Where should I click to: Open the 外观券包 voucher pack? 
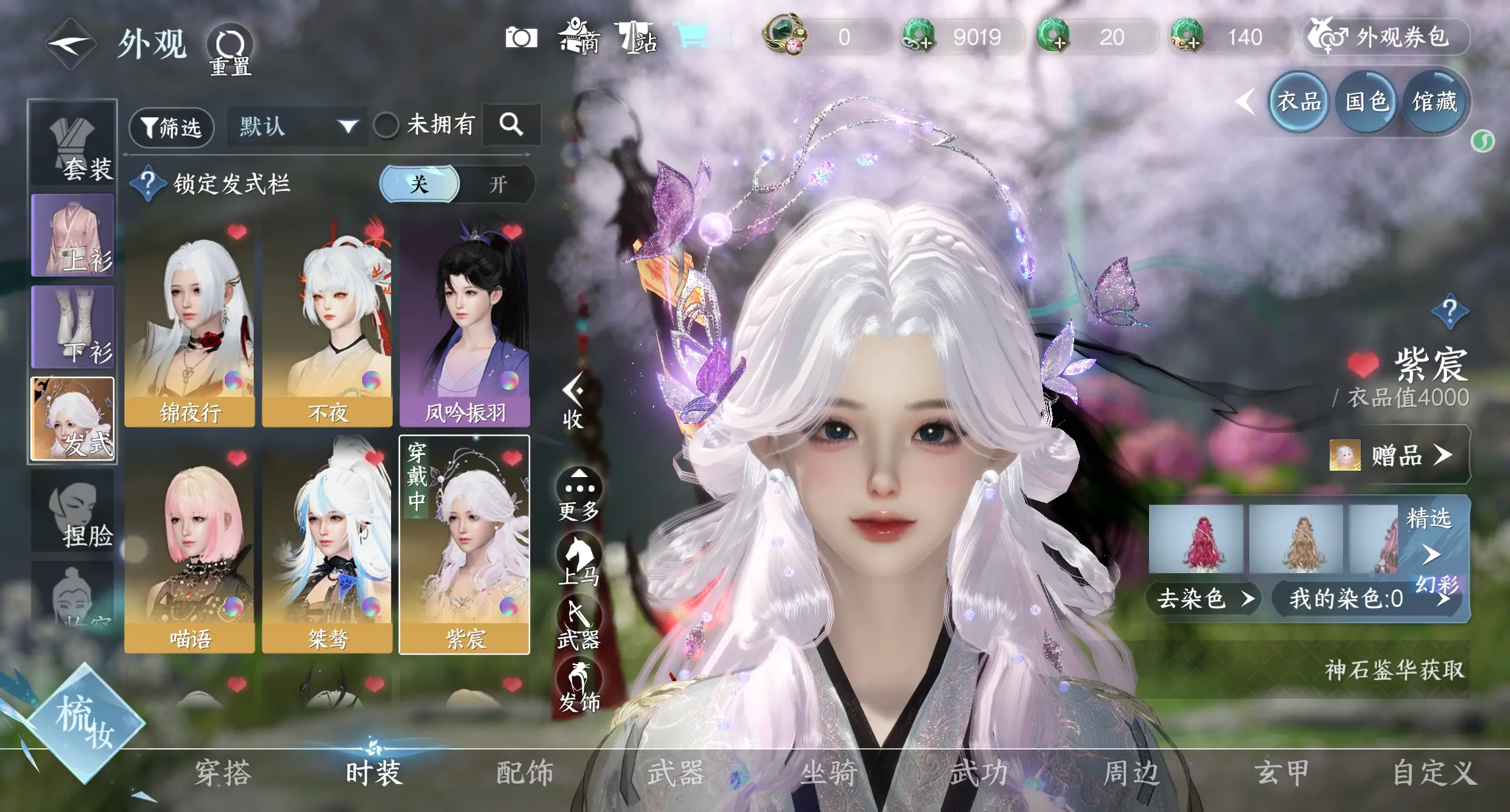1386,38
